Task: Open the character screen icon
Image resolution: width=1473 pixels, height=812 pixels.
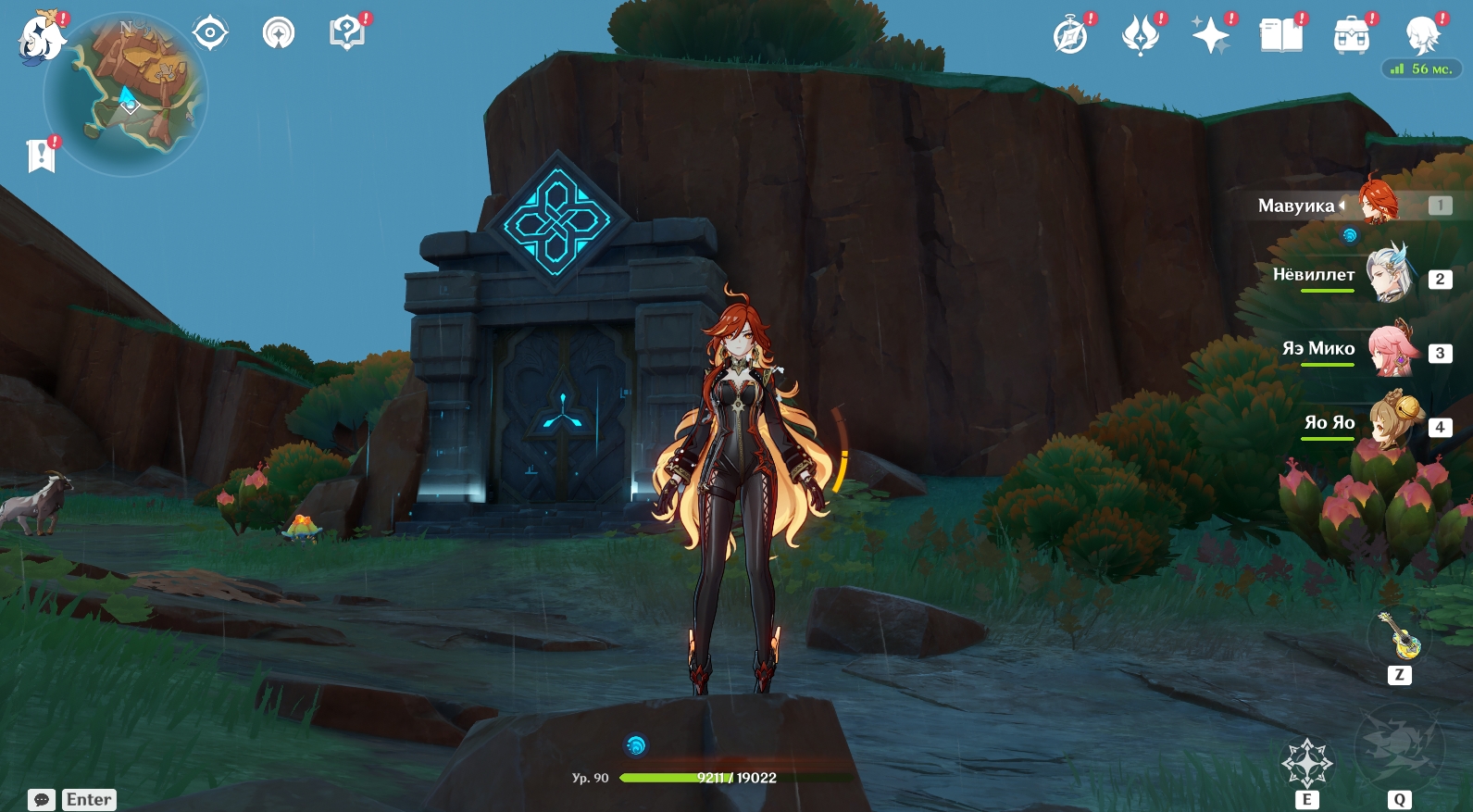Action: 1421,37
